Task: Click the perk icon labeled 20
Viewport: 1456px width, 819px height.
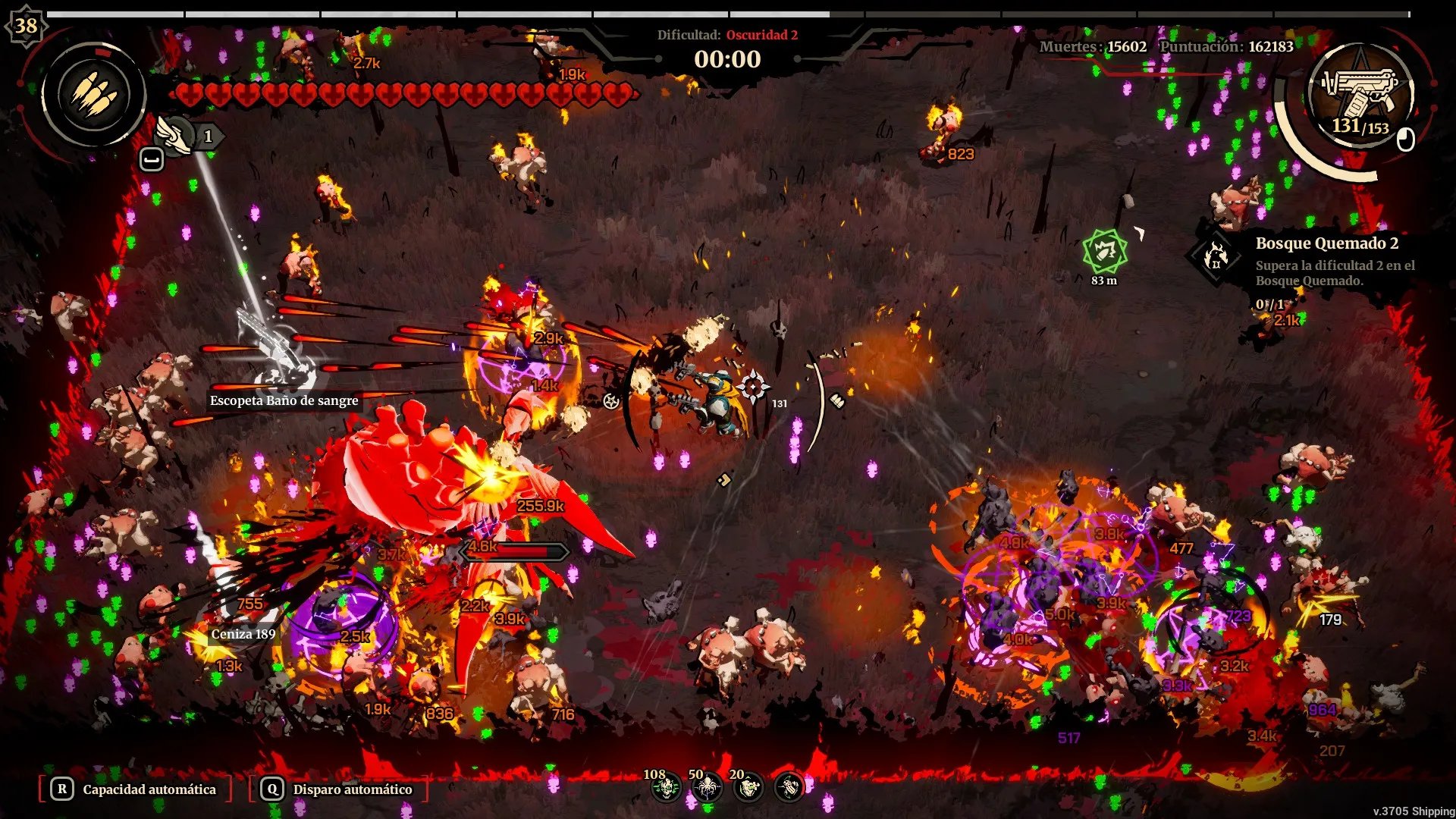Action: click(x=748, y=789)
